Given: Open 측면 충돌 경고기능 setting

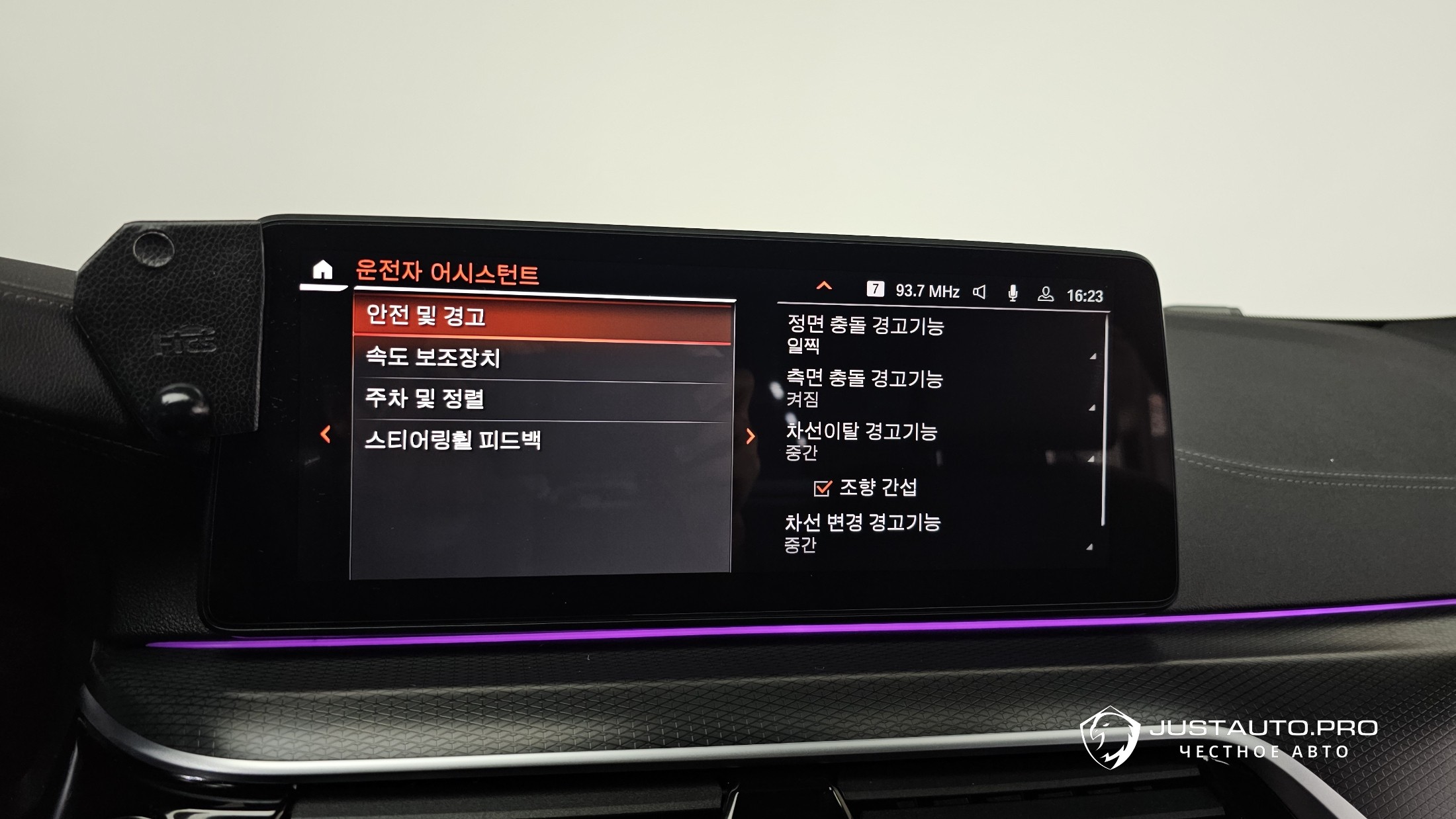Looking at the screenshot, I should pyautogui.click(x=933, y=388).
